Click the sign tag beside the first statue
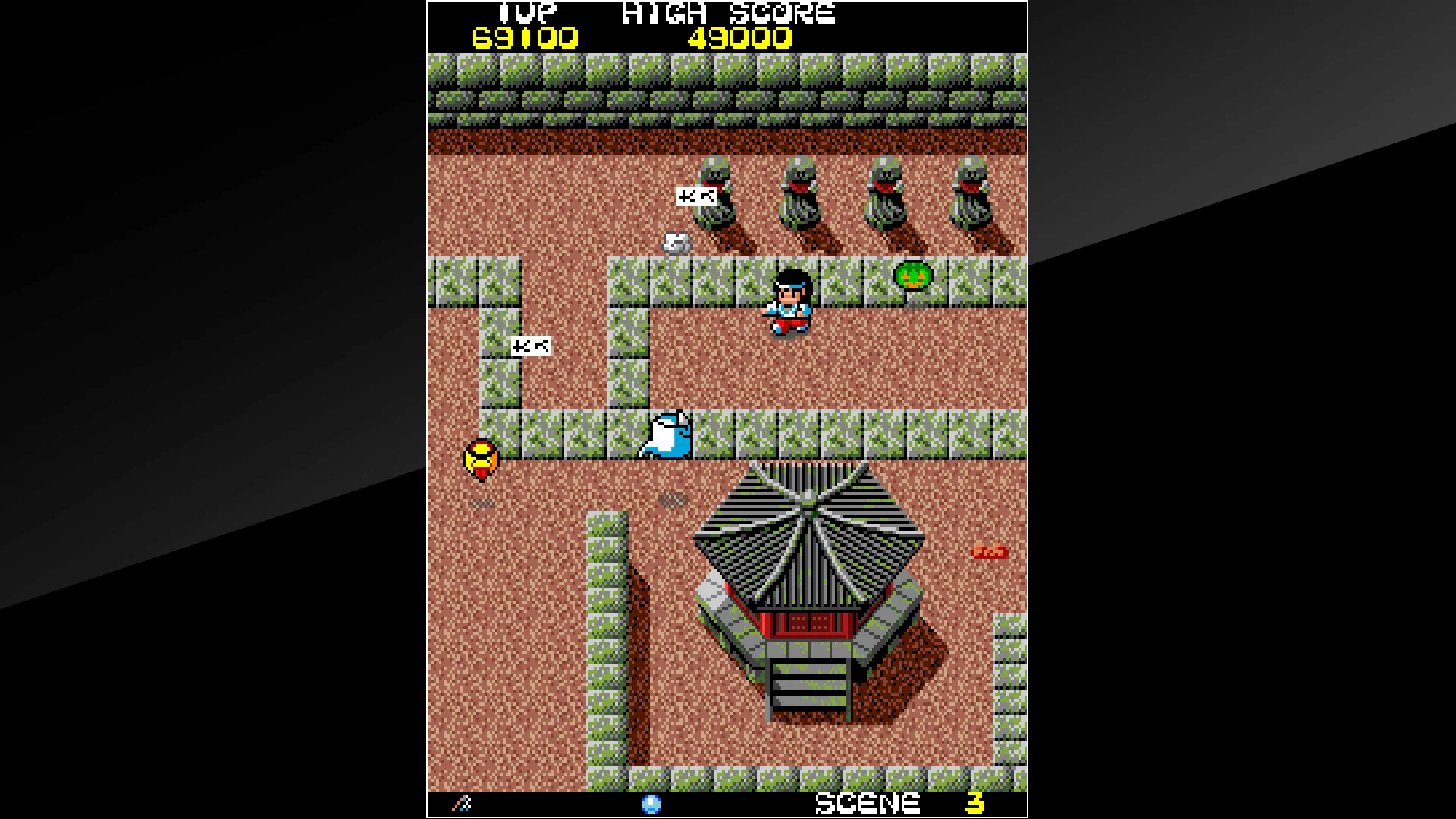This screenshot has height=819, width=1456. 697,196
